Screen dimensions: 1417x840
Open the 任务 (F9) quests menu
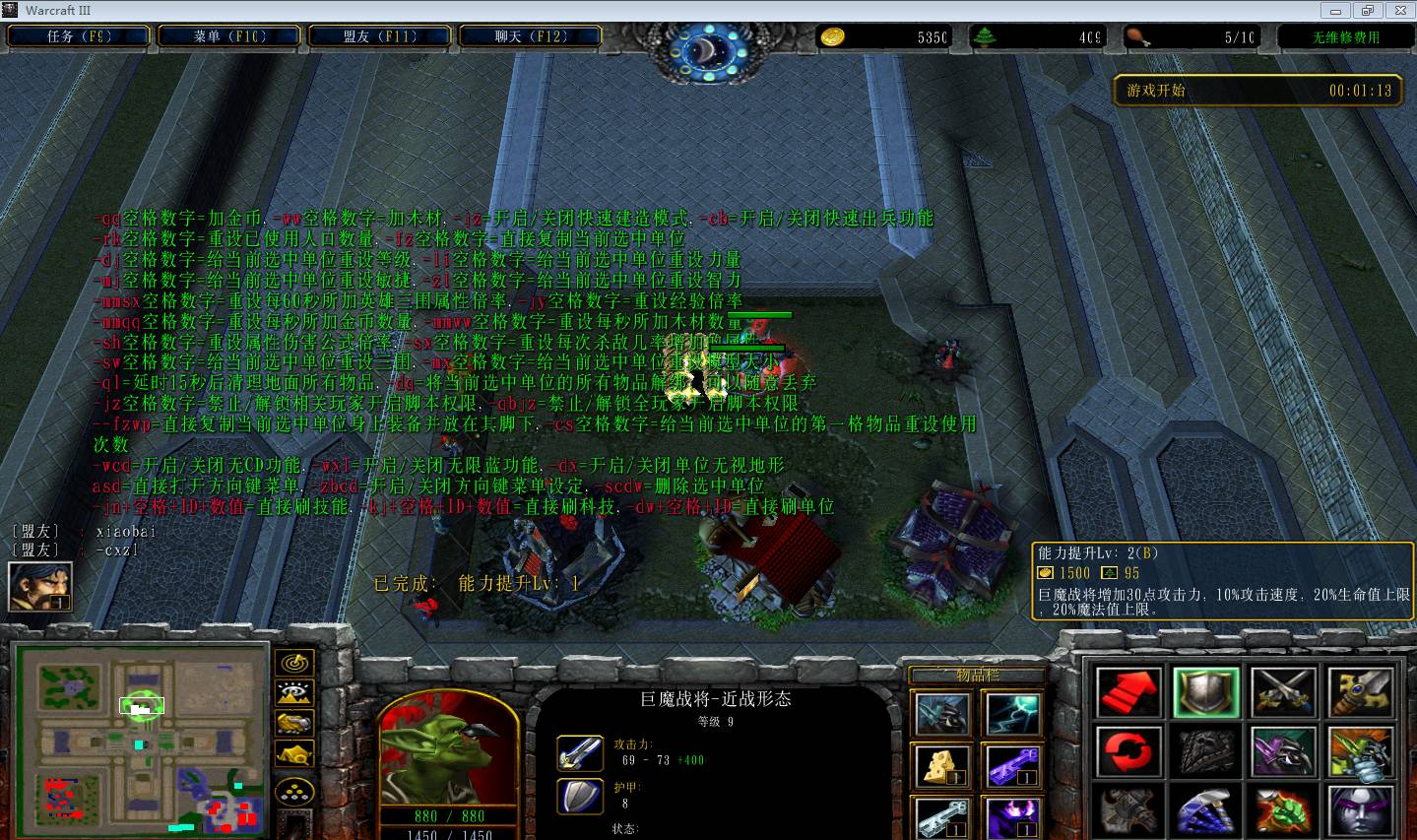tap(79, 36)
